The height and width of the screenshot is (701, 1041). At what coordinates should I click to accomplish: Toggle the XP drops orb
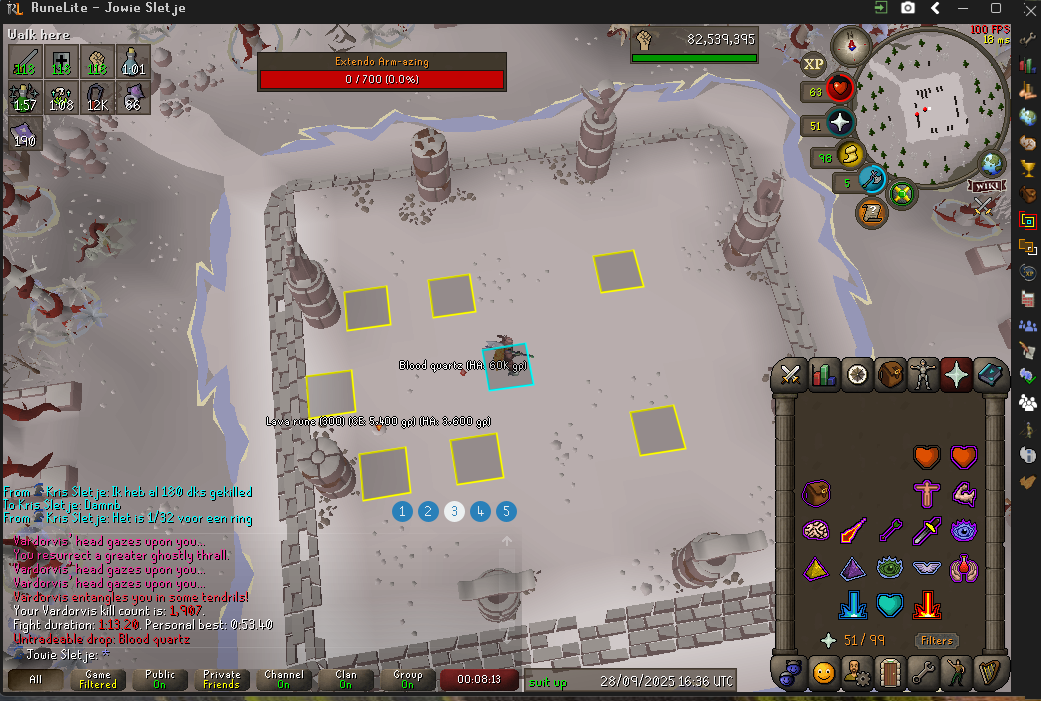click(x=813, y=64)
